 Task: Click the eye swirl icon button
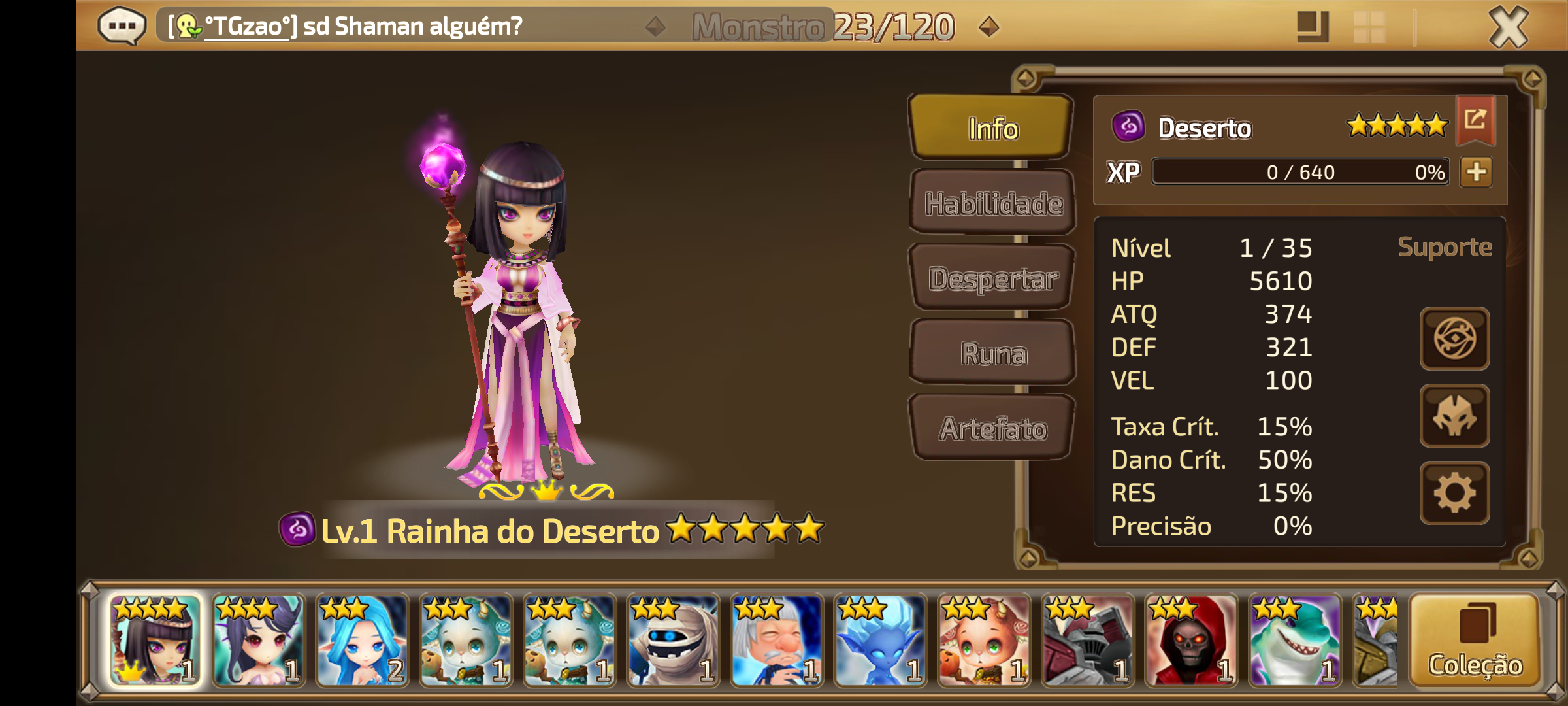1454,339
